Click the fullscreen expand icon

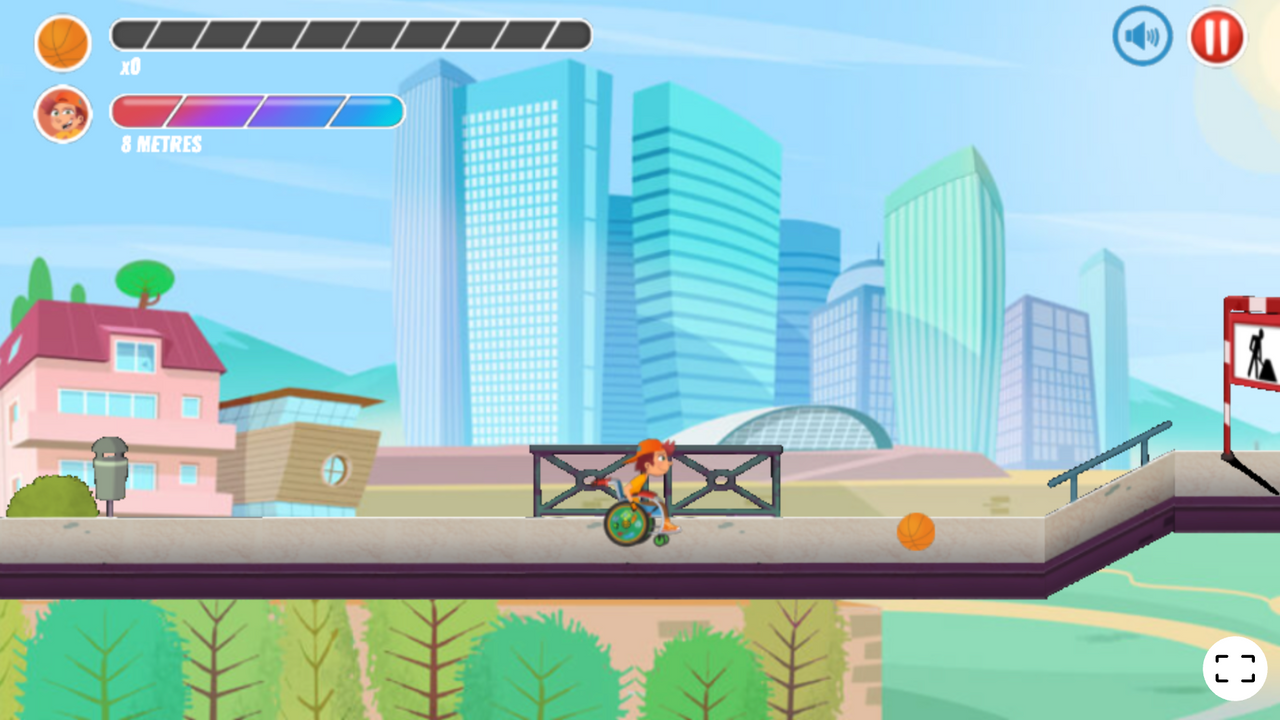[1236, 668]
